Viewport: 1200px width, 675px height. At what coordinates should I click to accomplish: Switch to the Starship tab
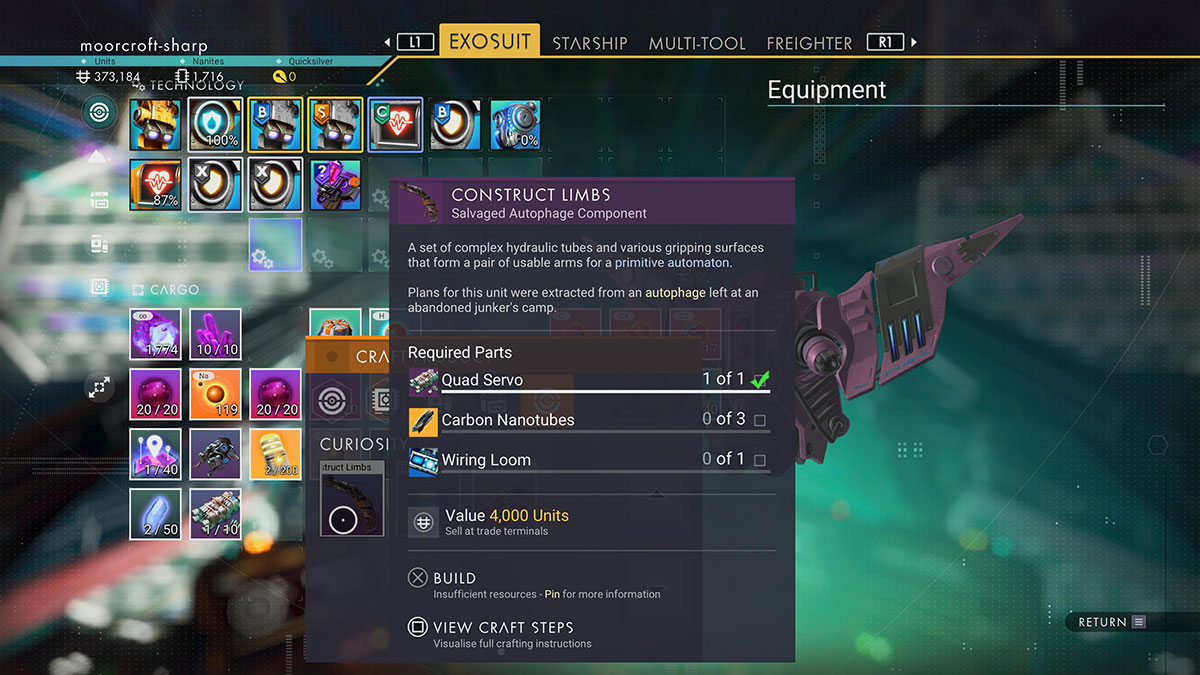click(x=590, y=43)
